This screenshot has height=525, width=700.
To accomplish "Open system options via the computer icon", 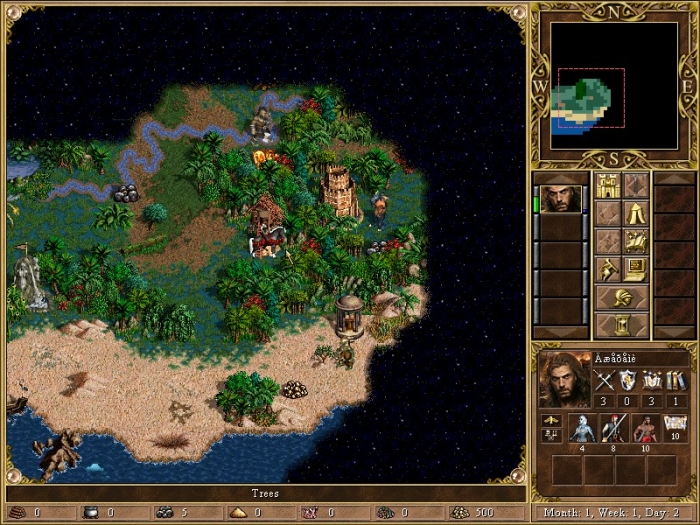I will coord(636,269).
